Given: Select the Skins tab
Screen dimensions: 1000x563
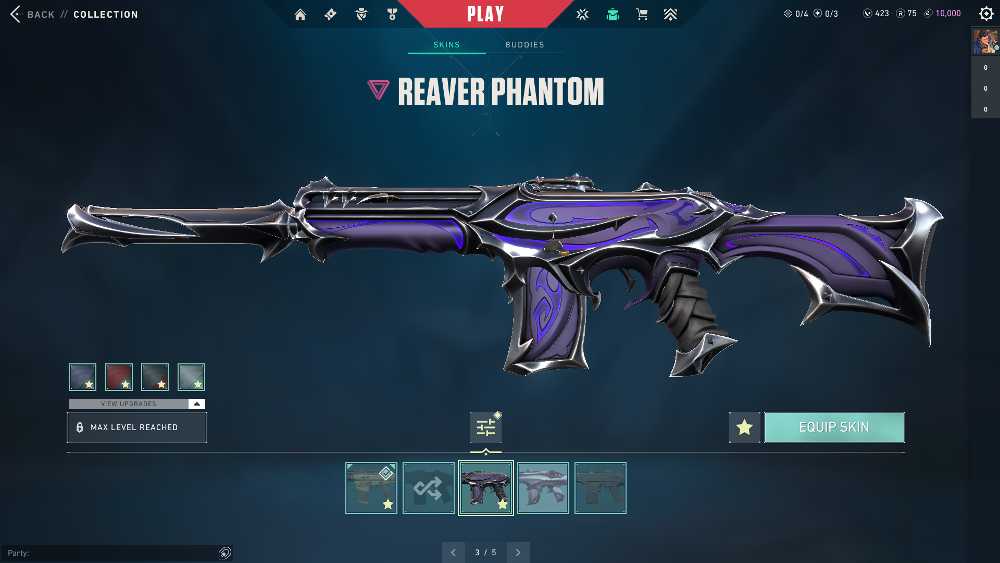Looking at the screenshot, I should pos(446,45).
